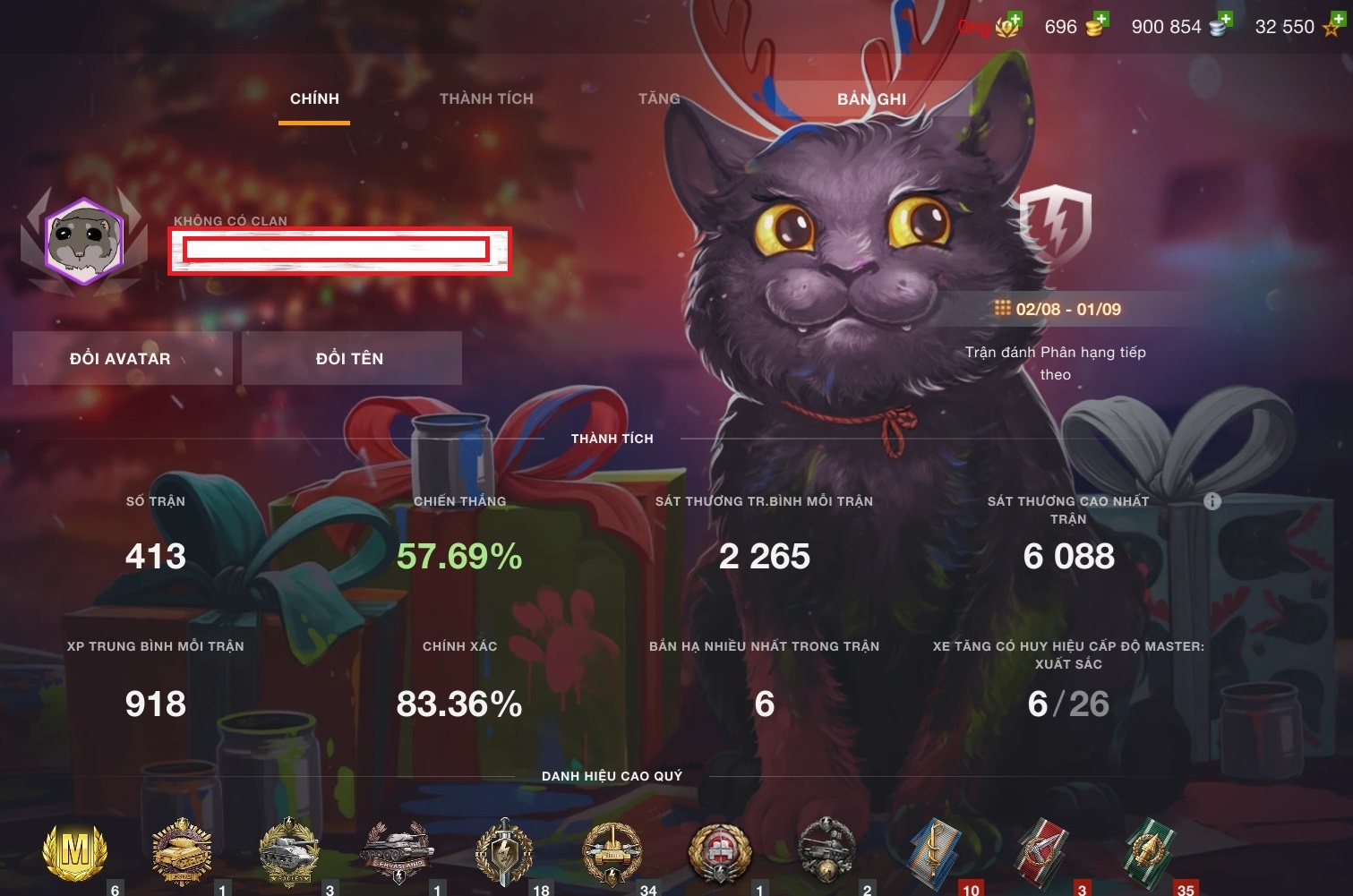1353x896 pixels.
Task: Switch to the CHÍNH tab
Action: (314, 98)
